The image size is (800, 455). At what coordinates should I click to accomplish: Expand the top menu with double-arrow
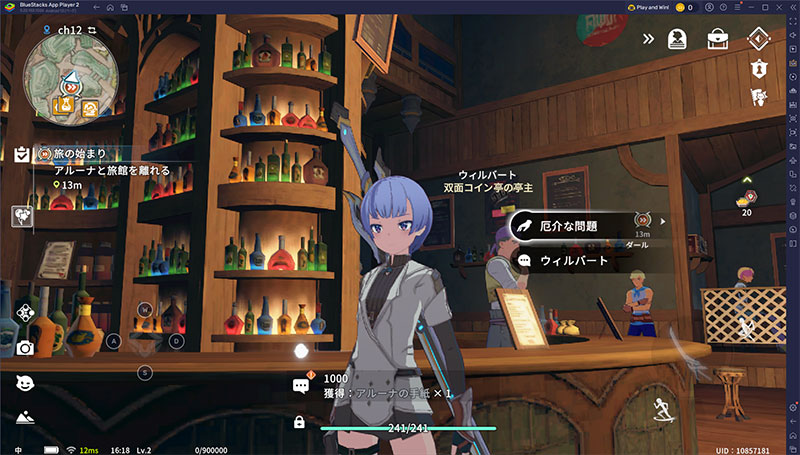click(x=648, y=39)
